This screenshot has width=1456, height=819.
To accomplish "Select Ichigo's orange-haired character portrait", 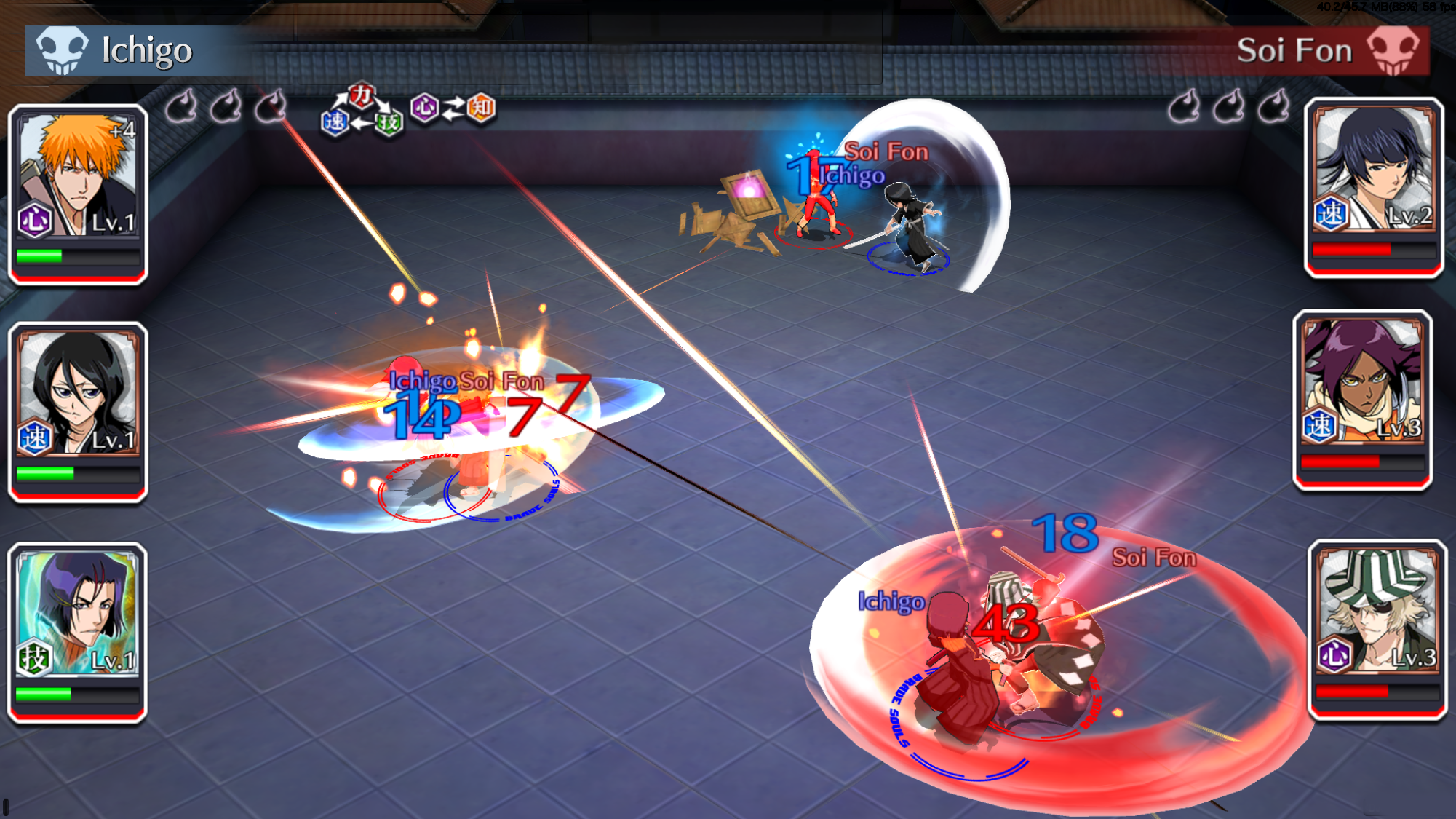I will click(78, 194).
